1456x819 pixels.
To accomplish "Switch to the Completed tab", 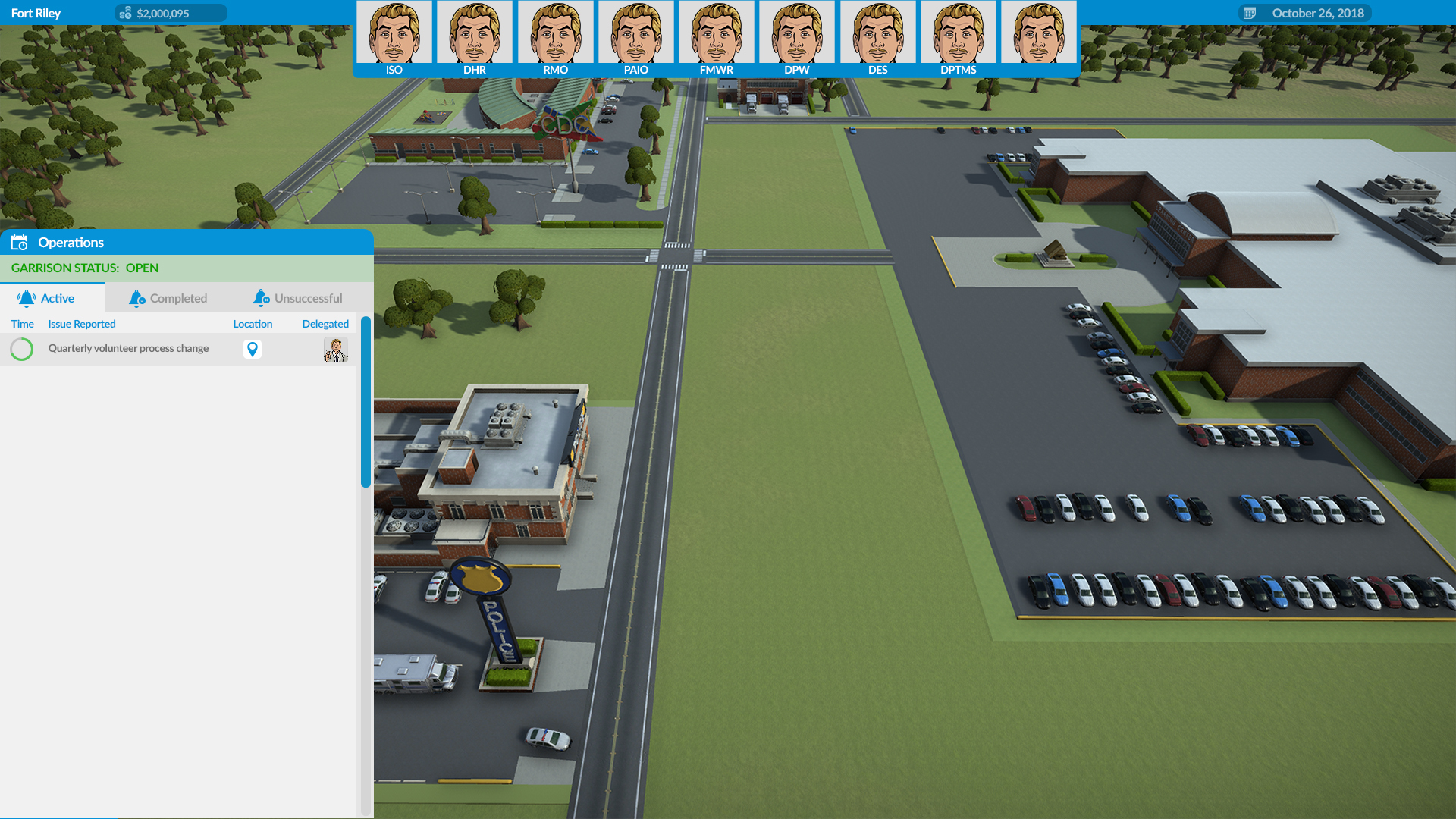I will [168, 298].
